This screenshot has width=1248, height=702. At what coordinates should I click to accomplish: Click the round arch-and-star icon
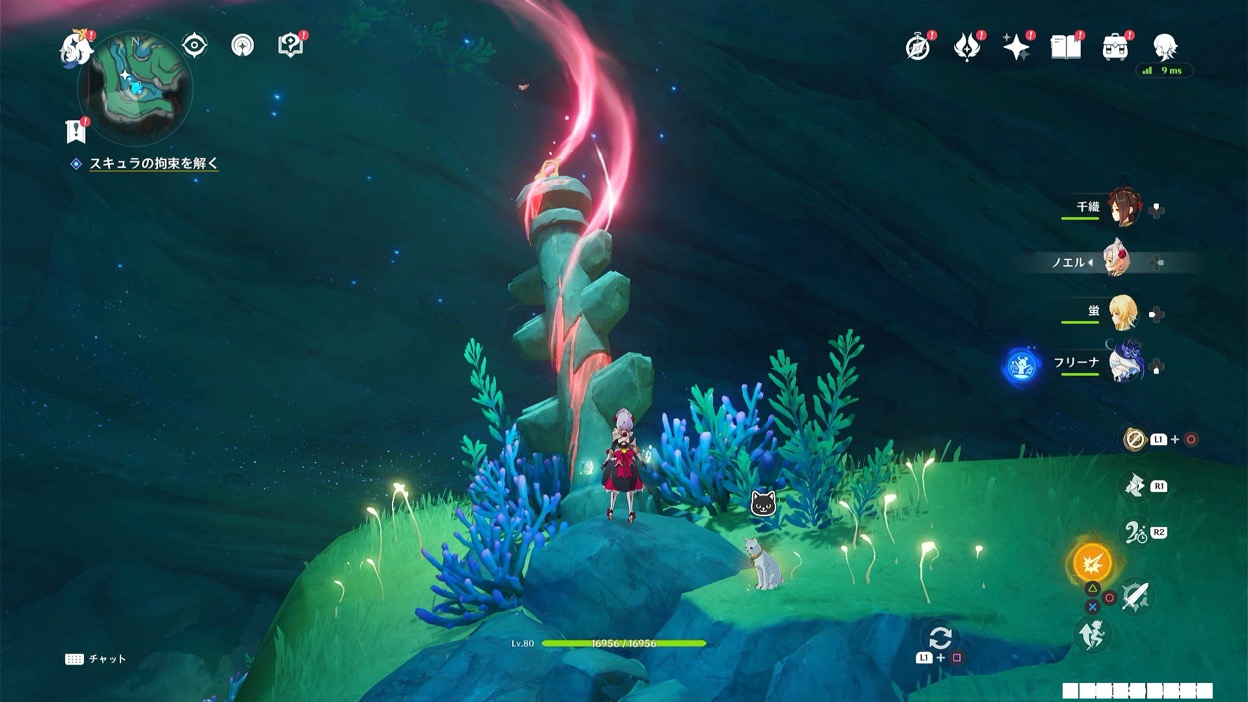[x=242, y=45]
